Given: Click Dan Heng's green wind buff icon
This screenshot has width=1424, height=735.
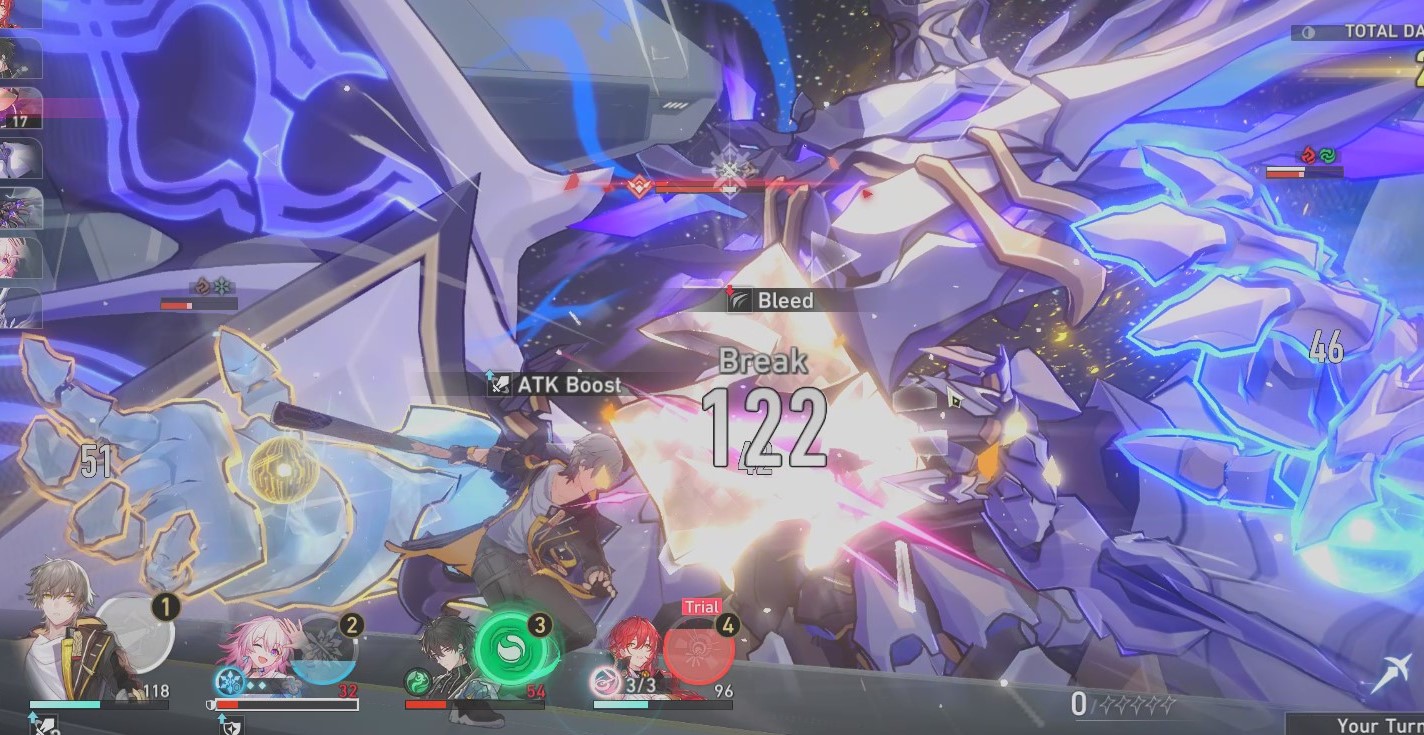Looking at the screenshot, I should tap(416, 682).
